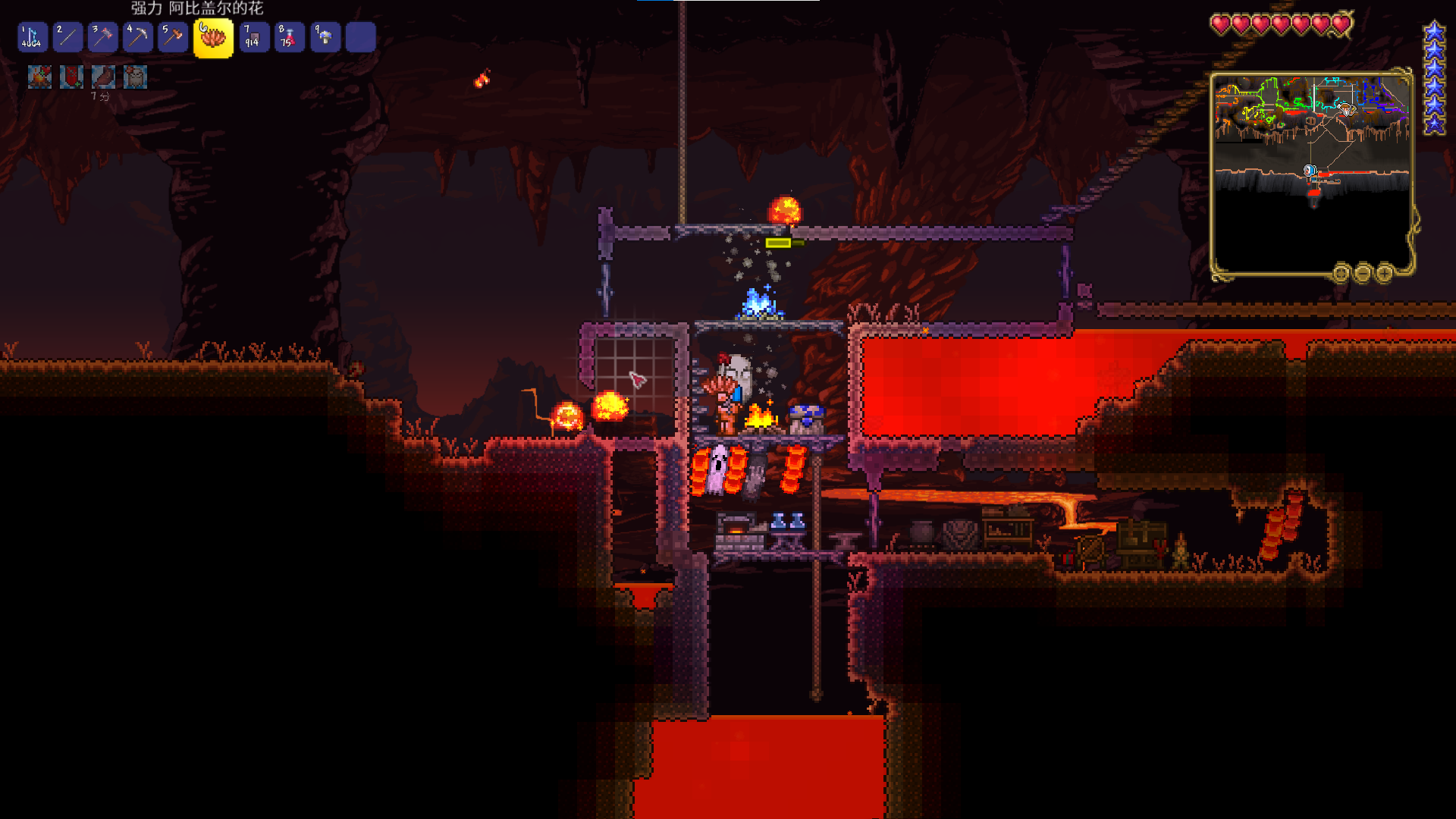The height and width of the screenshot is (819, 1456).
Task: Click the old man NPC marker on minimap
Action: tap(1346, 110)
